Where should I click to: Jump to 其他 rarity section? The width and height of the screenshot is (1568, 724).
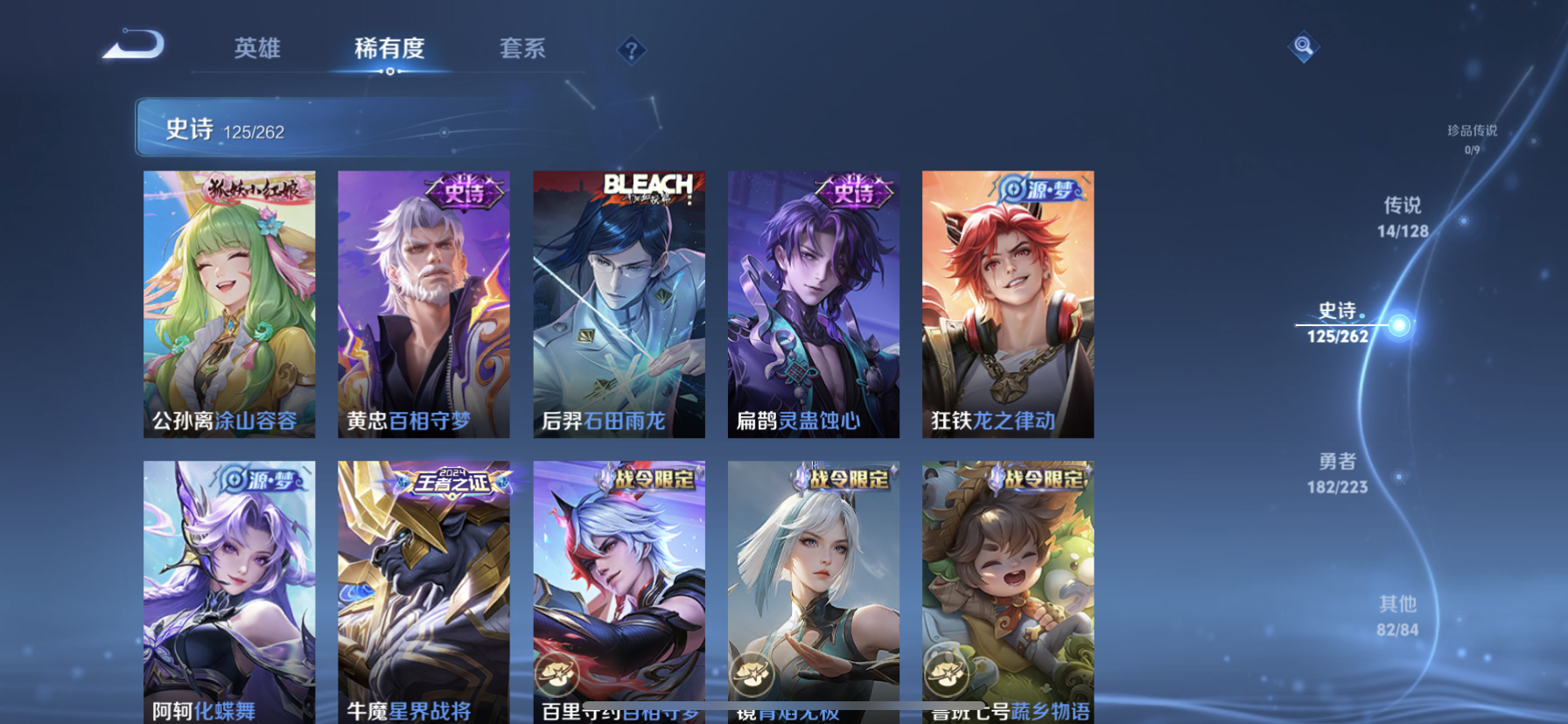[1397, 616]
